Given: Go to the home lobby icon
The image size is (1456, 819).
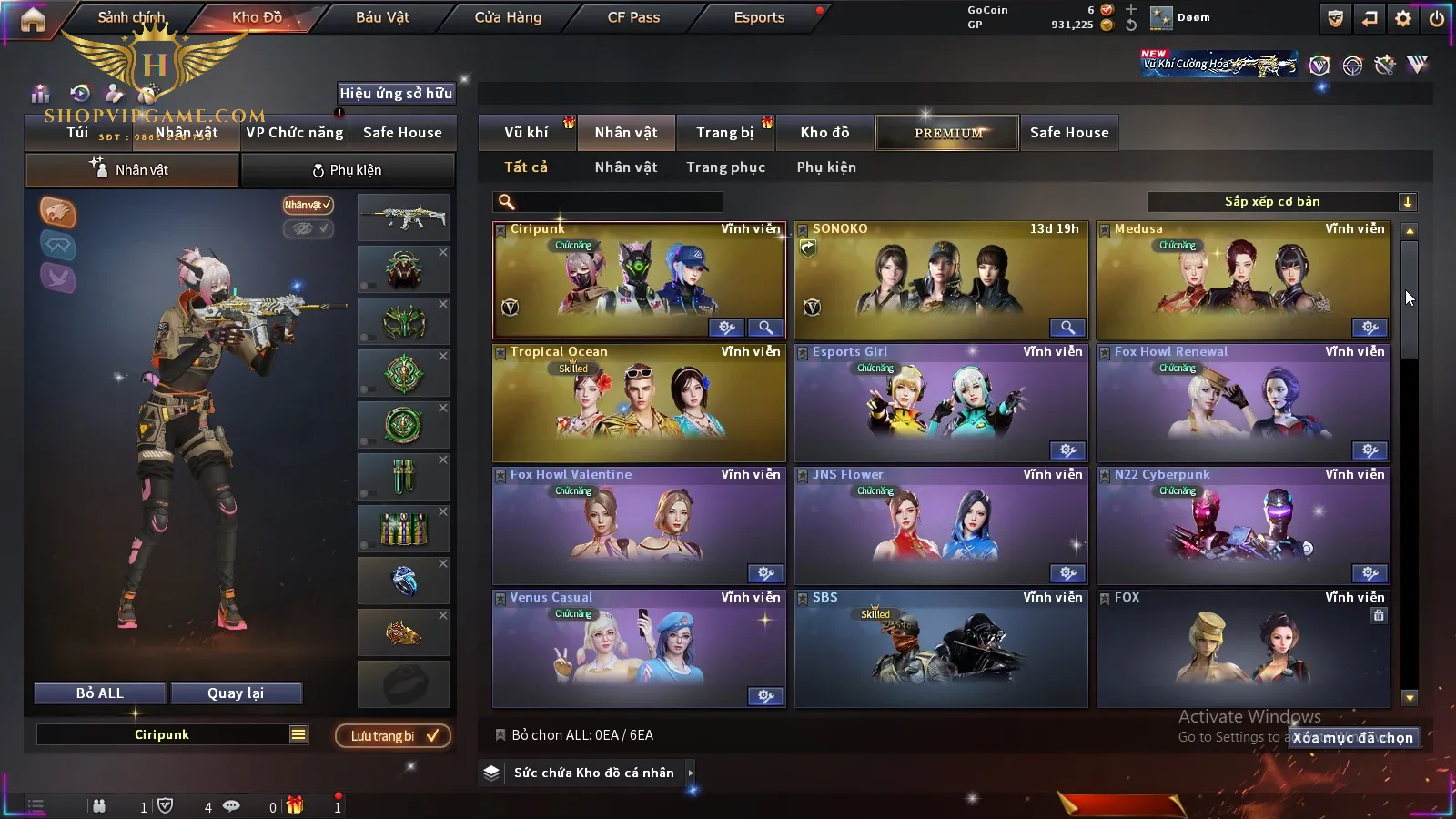Looking at the screenshot, I should pos(33,18).
